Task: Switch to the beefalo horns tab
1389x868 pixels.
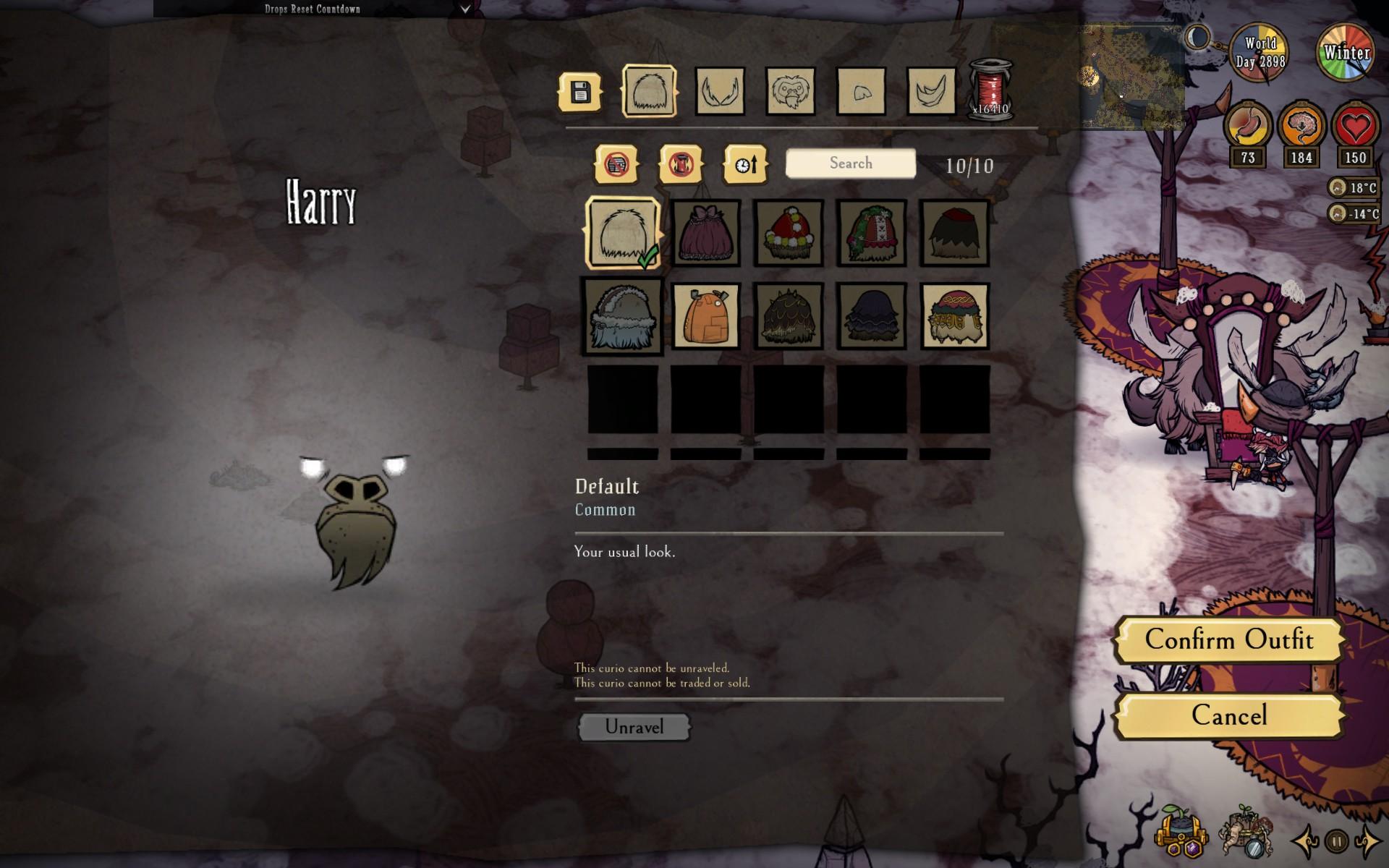Action: 720,92
